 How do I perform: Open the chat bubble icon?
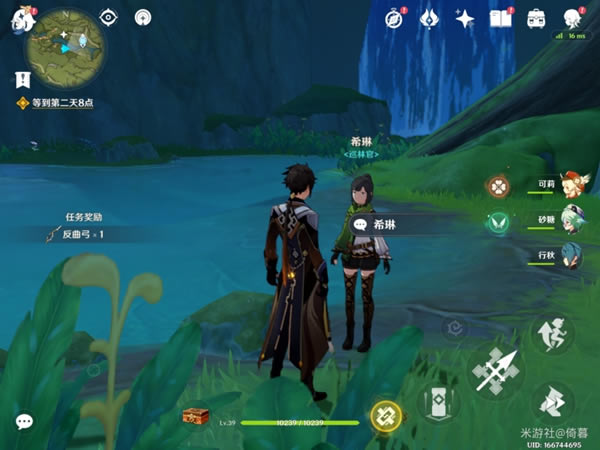tap(24, 422)
